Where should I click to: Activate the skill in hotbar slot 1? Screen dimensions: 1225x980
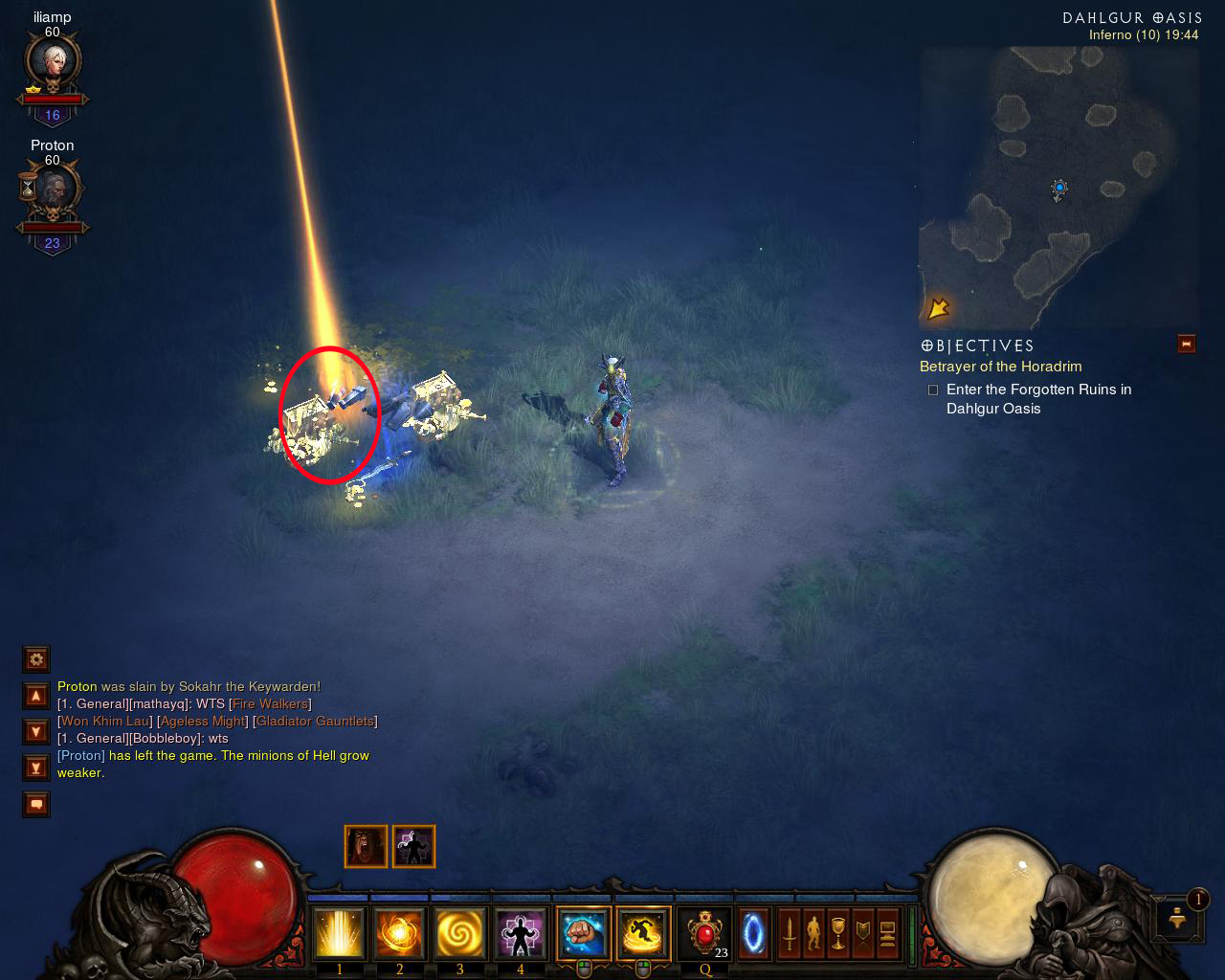(339, 934)
